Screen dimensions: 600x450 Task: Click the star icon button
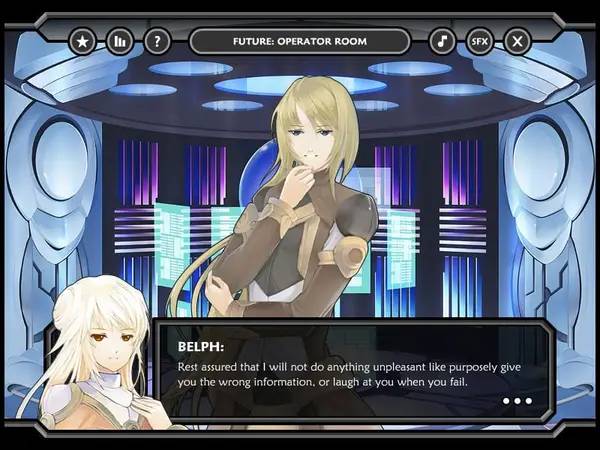82,41
